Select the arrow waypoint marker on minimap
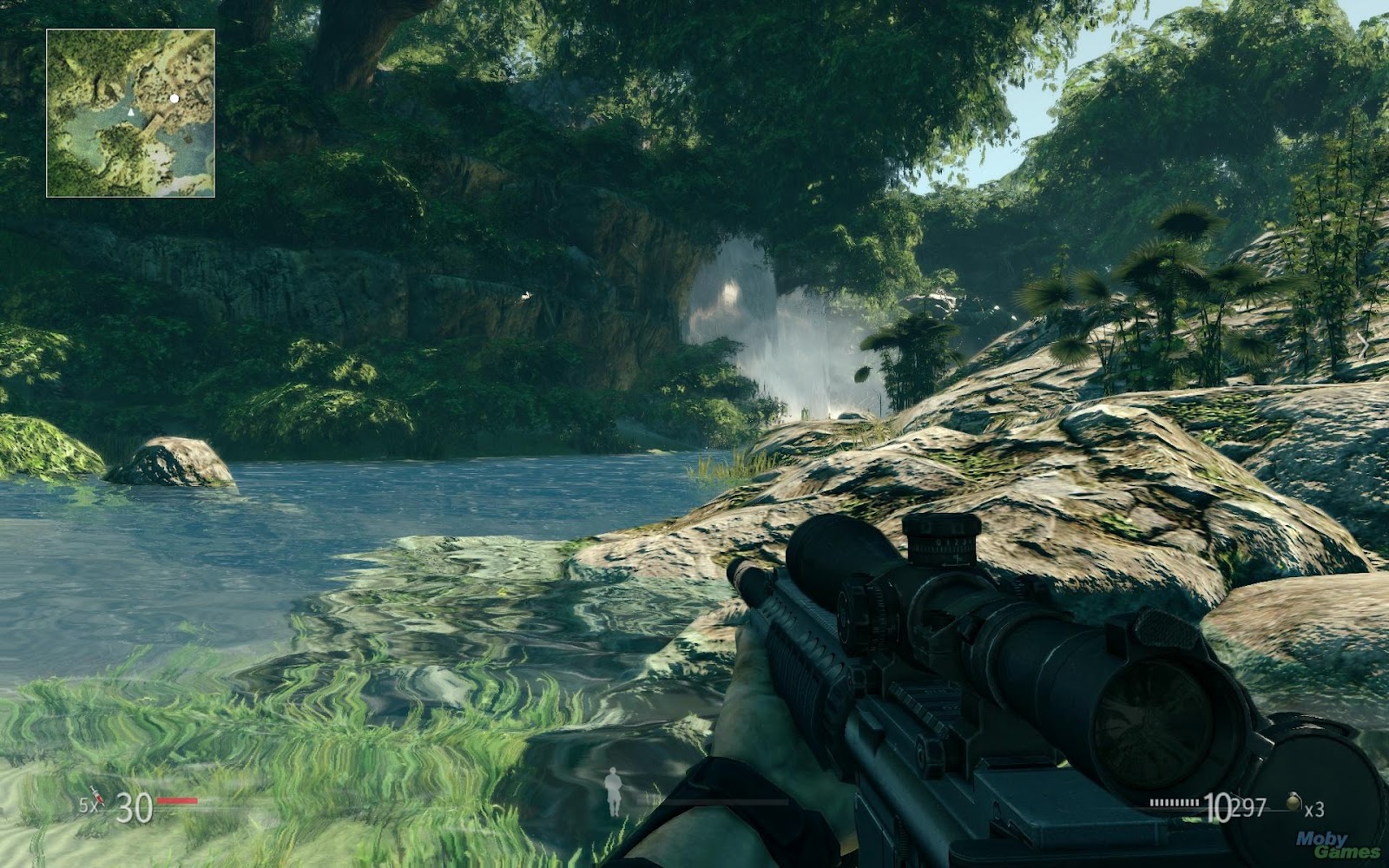The image size is (1389, 868). pos(131,112)
